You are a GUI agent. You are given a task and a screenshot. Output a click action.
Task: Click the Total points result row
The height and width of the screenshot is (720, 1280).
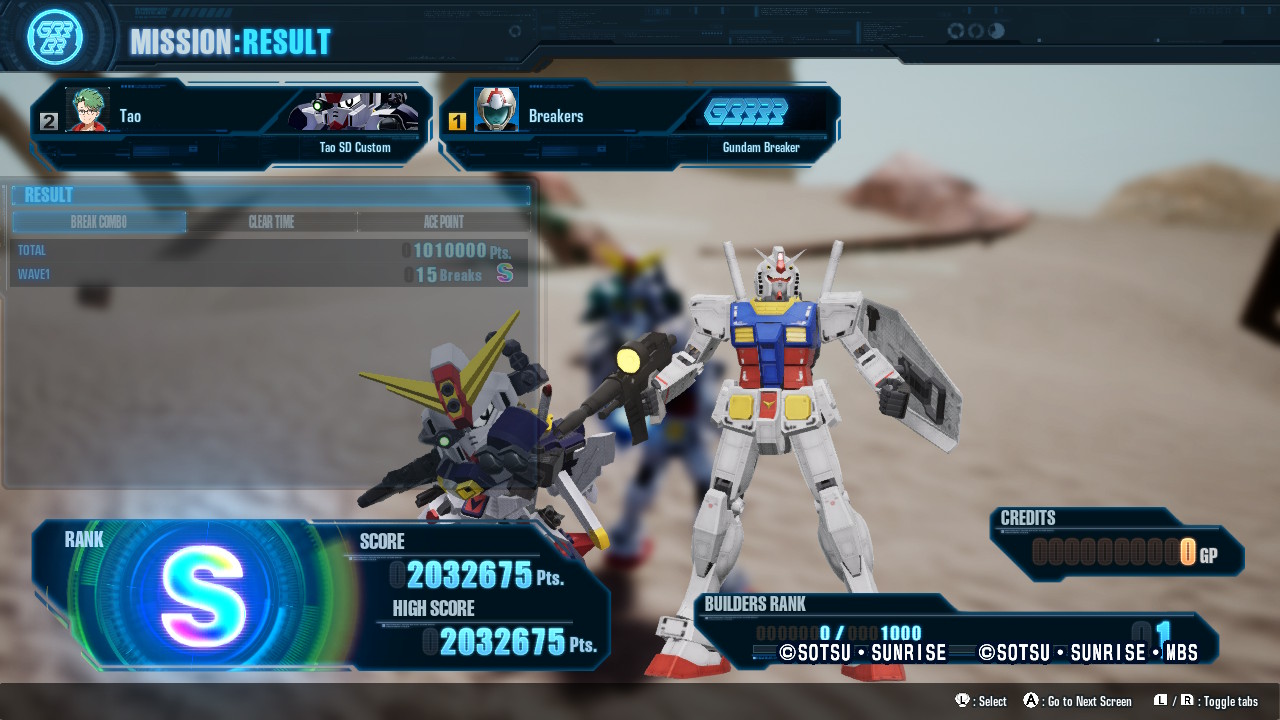coord(270,250)
